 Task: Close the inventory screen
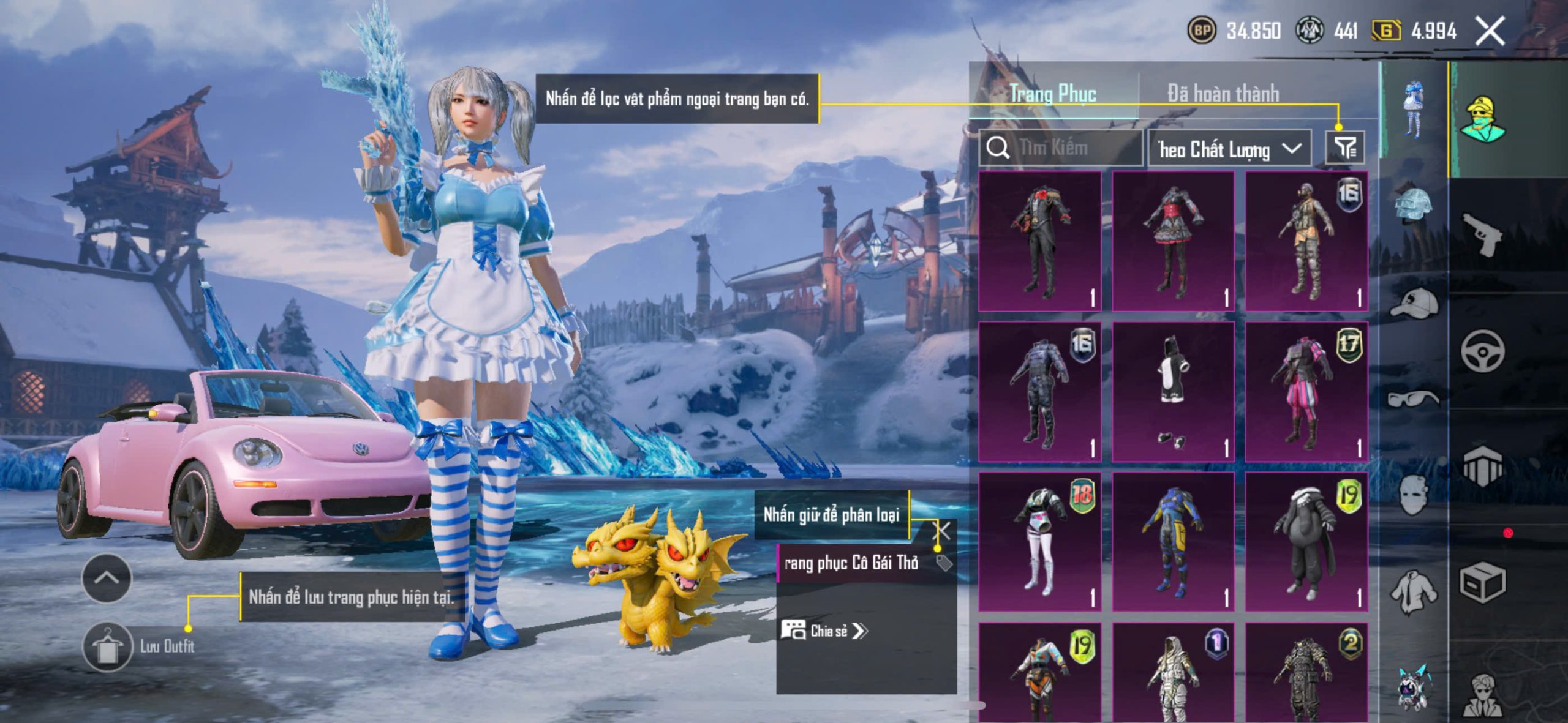coord(1490,31)
